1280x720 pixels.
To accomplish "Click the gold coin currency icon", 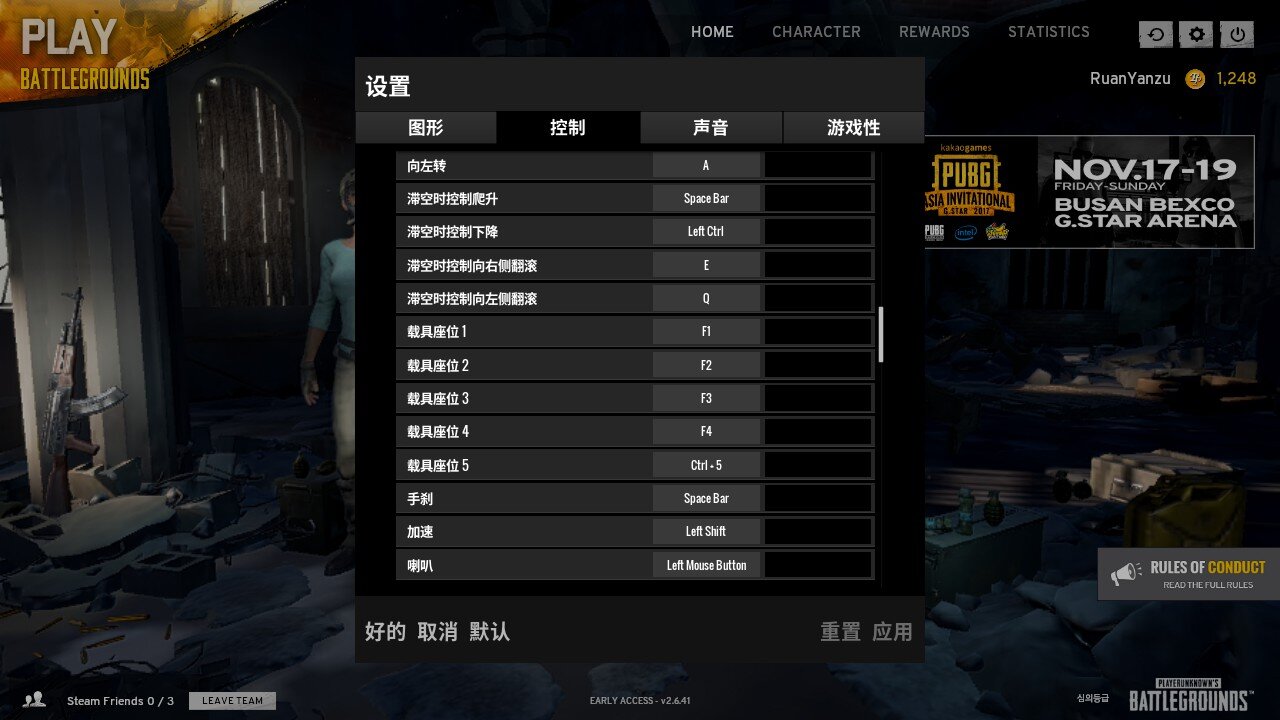I will [x=1196, y=78].
